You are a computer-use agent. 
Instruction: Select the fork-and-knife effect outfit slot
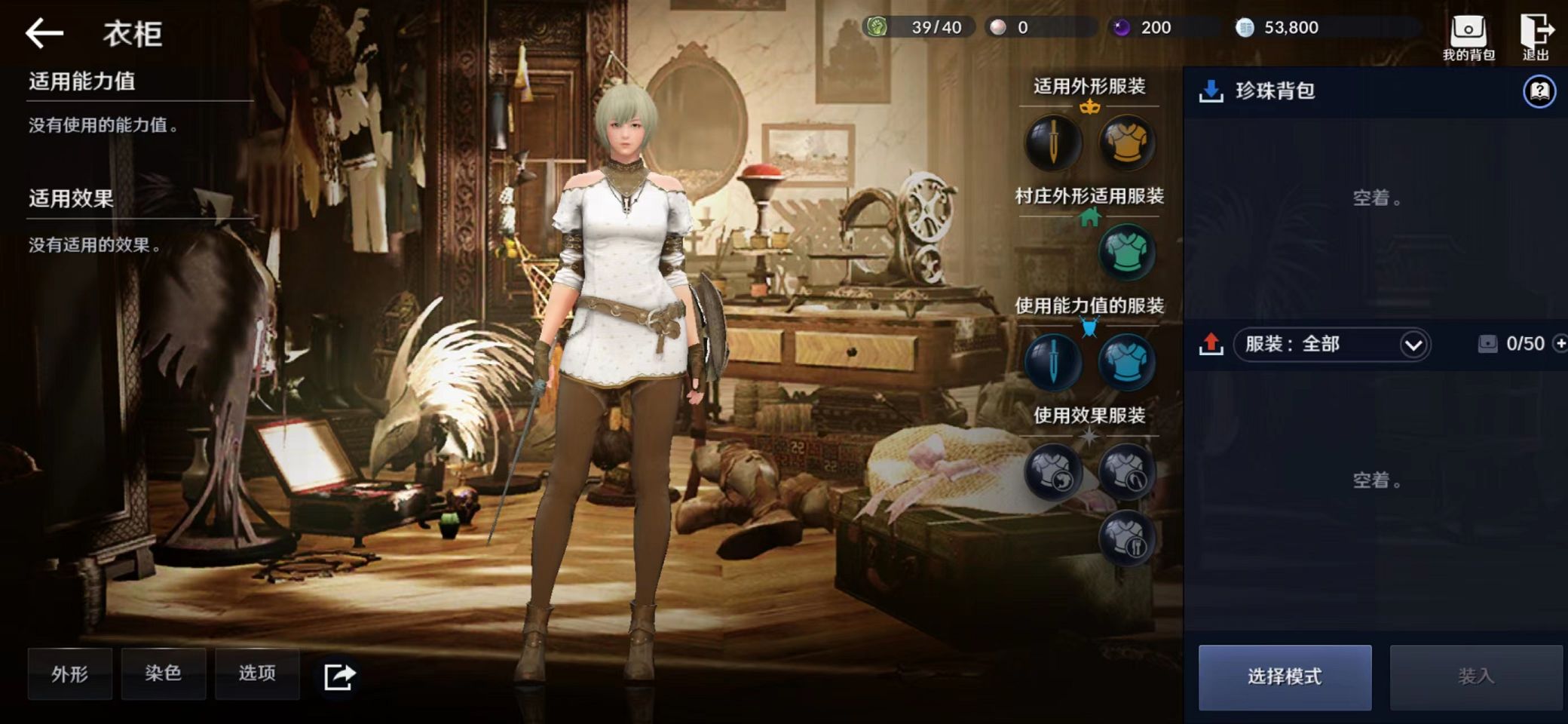(1126, 538)
